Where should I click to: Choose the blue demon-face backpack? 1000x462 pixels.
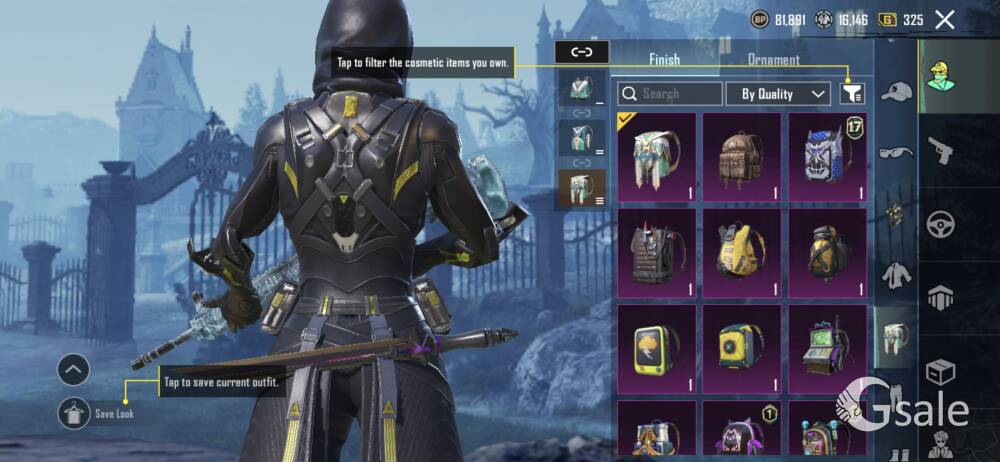827,157
